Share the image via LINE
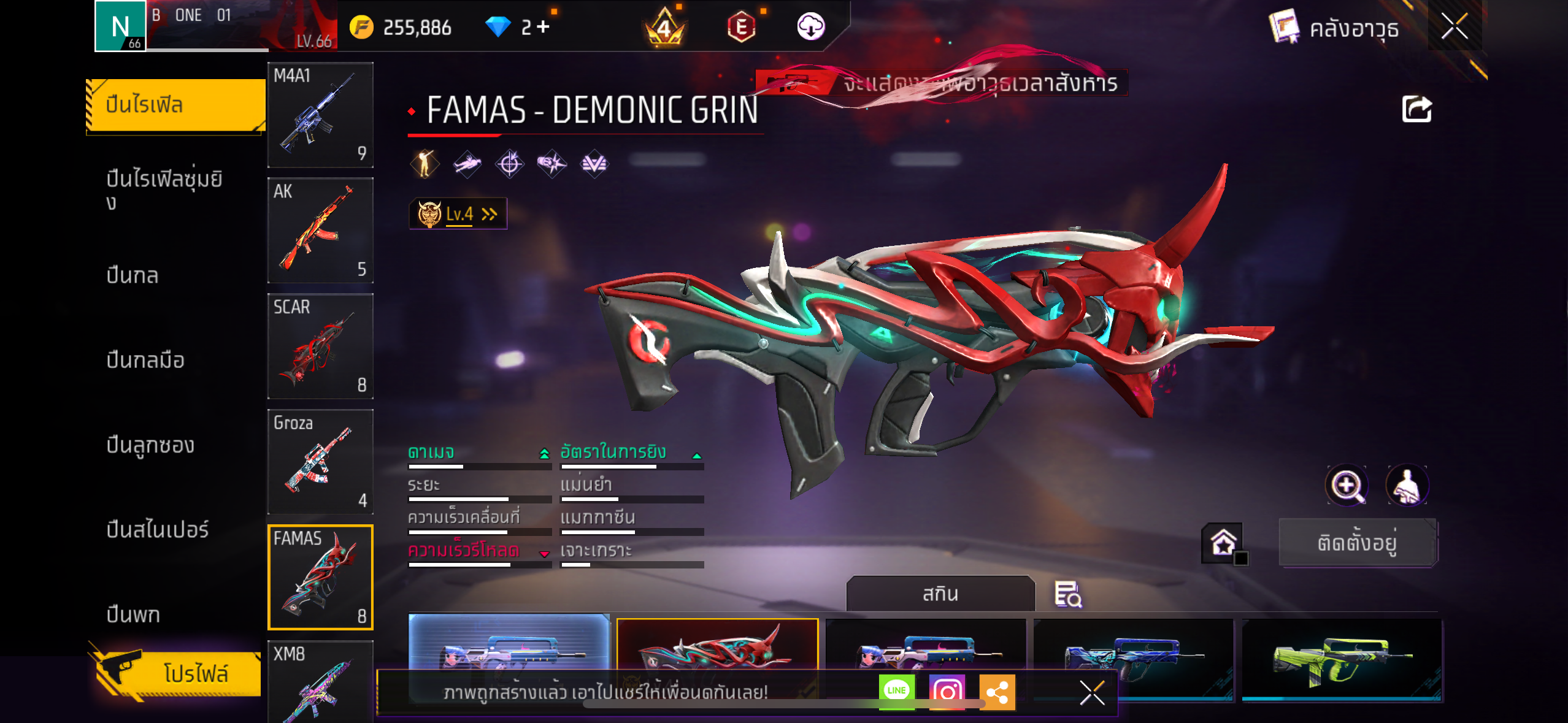Screen dimensions: 1568x723 (896, 691)
